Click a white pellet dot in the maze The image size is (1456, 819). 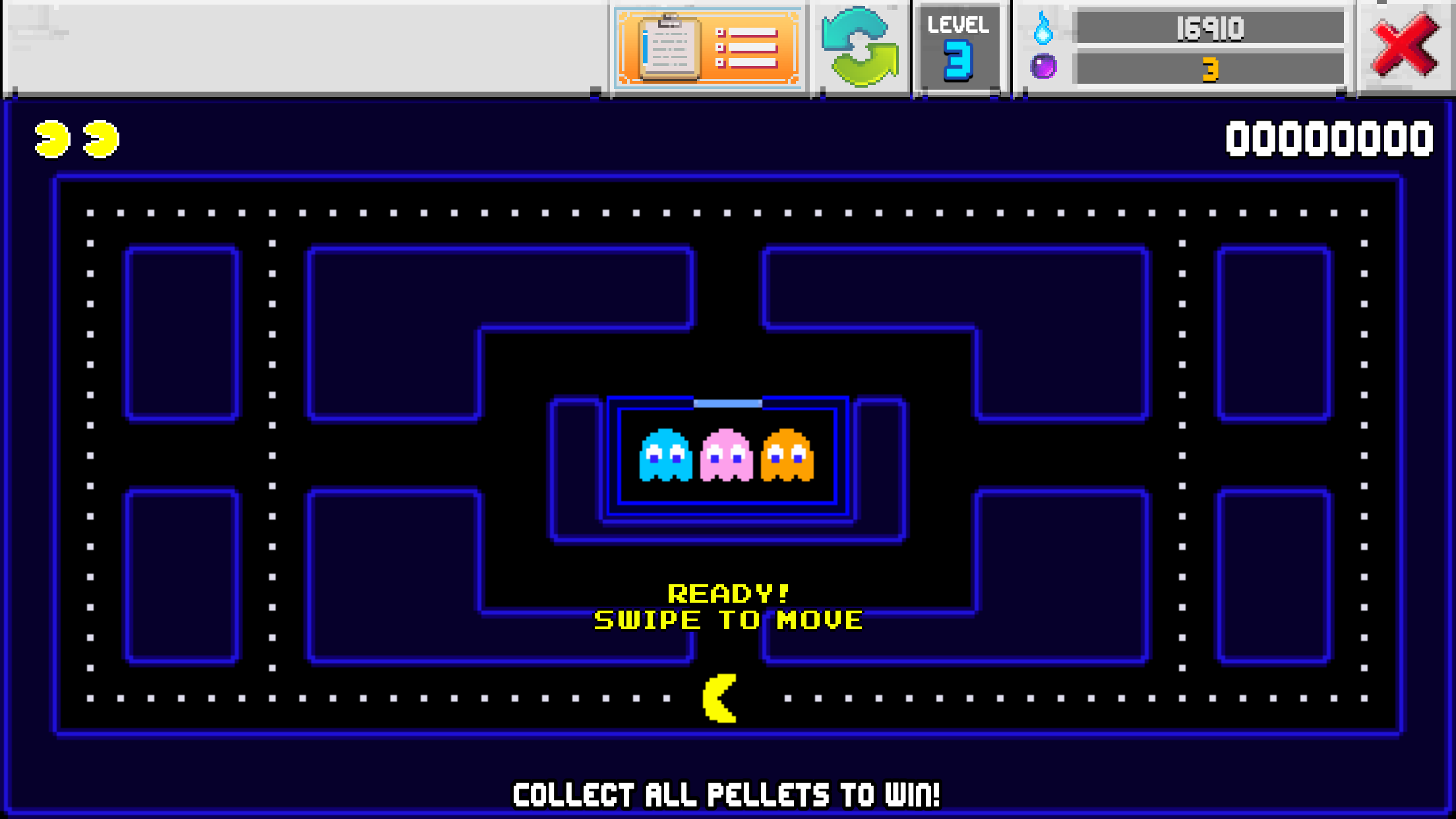(89, 212)
